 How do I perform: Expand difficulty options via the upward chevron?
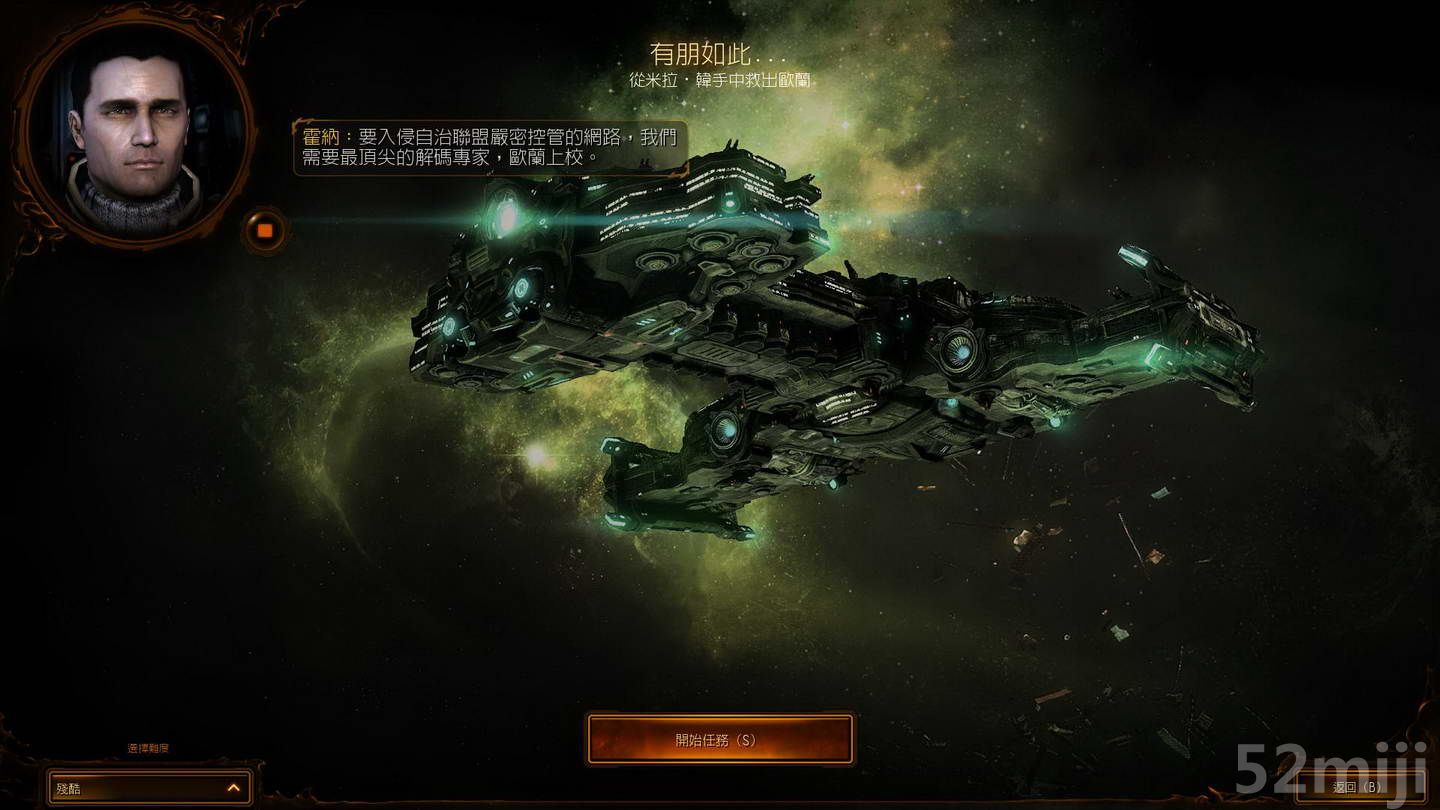pyautogui.click(x=235, y=788)
